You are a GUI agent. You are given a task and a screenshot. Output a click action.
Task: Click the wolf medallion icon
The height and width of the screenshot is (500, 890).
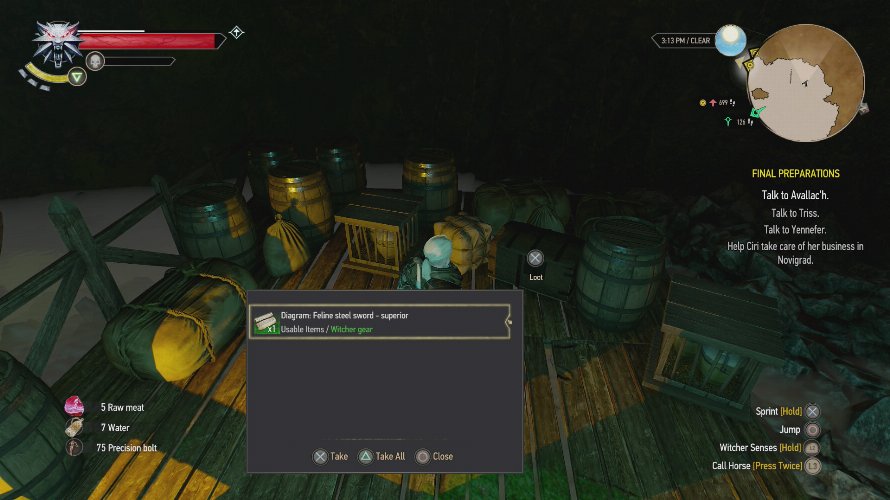pos(56,41)
